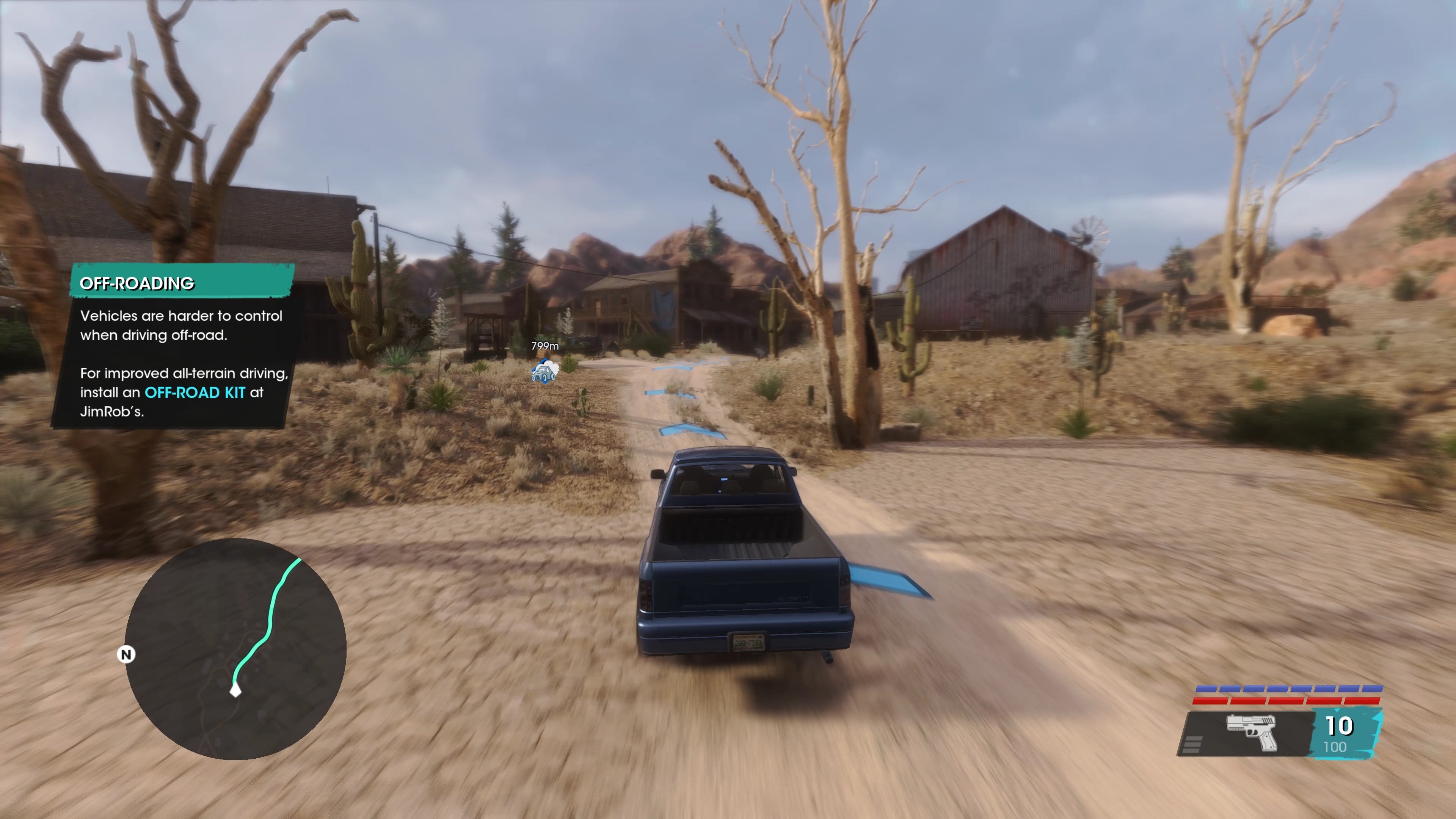The image size is (1456, 819).
Task: Click the north compass indicator on minimap
Action: tap(126, 654)
